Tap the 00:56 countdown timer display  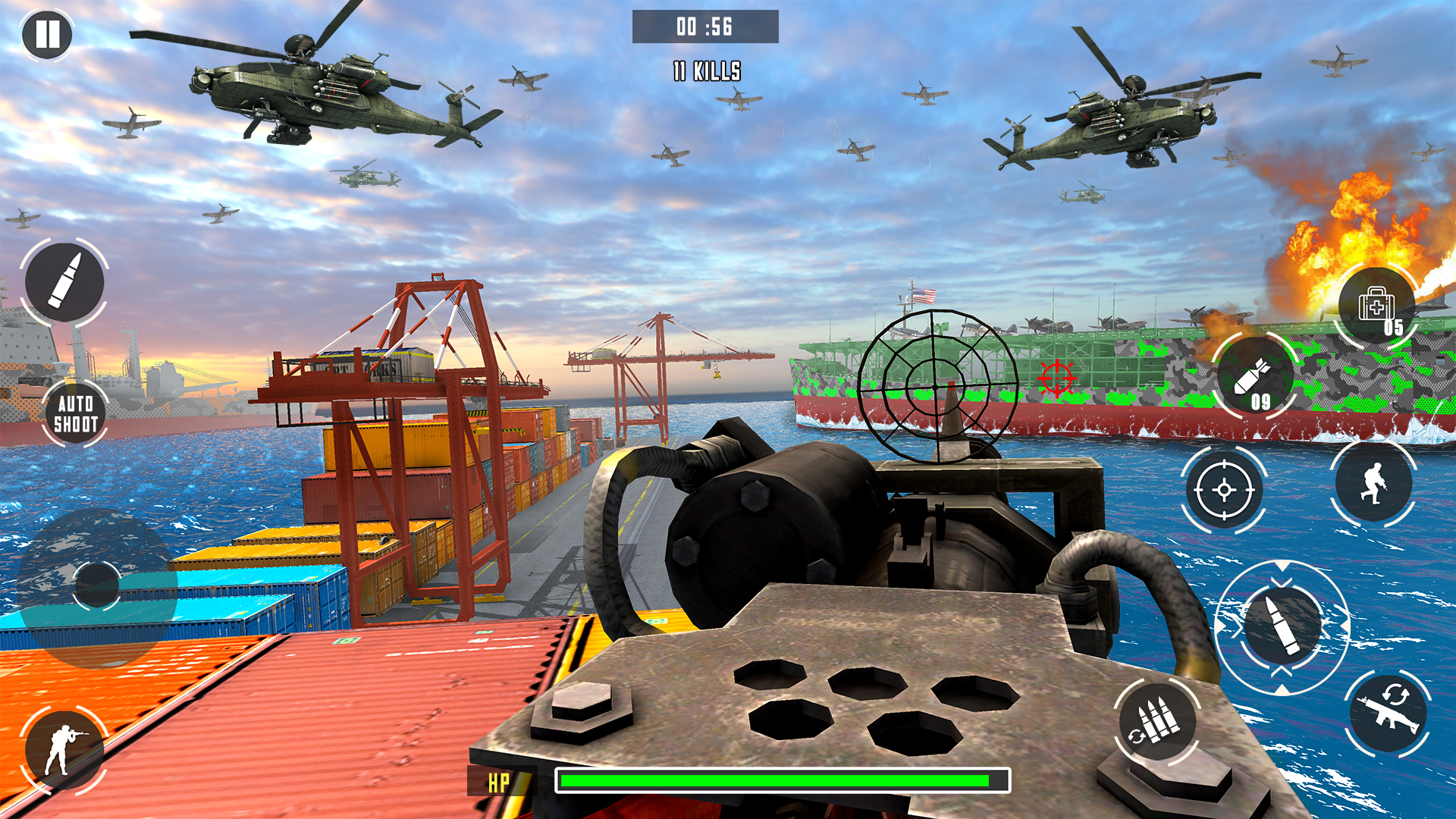coord(704,25)
